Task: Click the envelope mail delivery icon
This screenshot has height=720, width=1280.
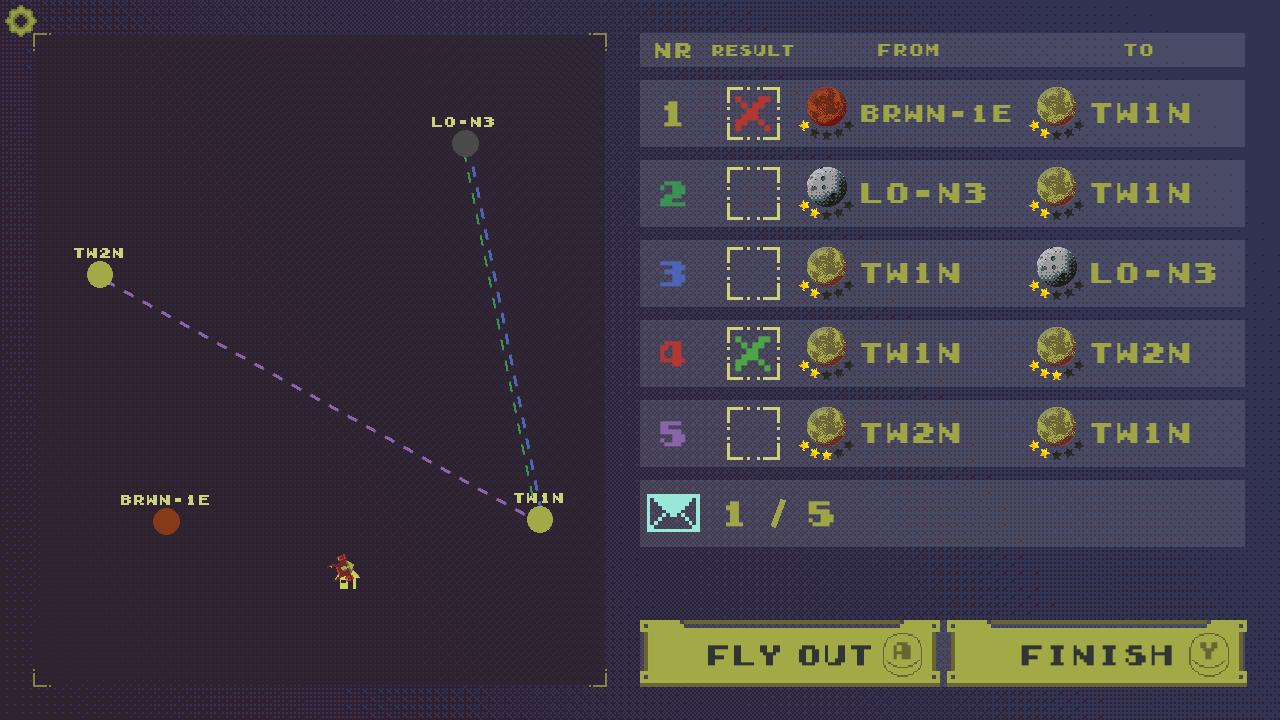Action: (673, 513)
